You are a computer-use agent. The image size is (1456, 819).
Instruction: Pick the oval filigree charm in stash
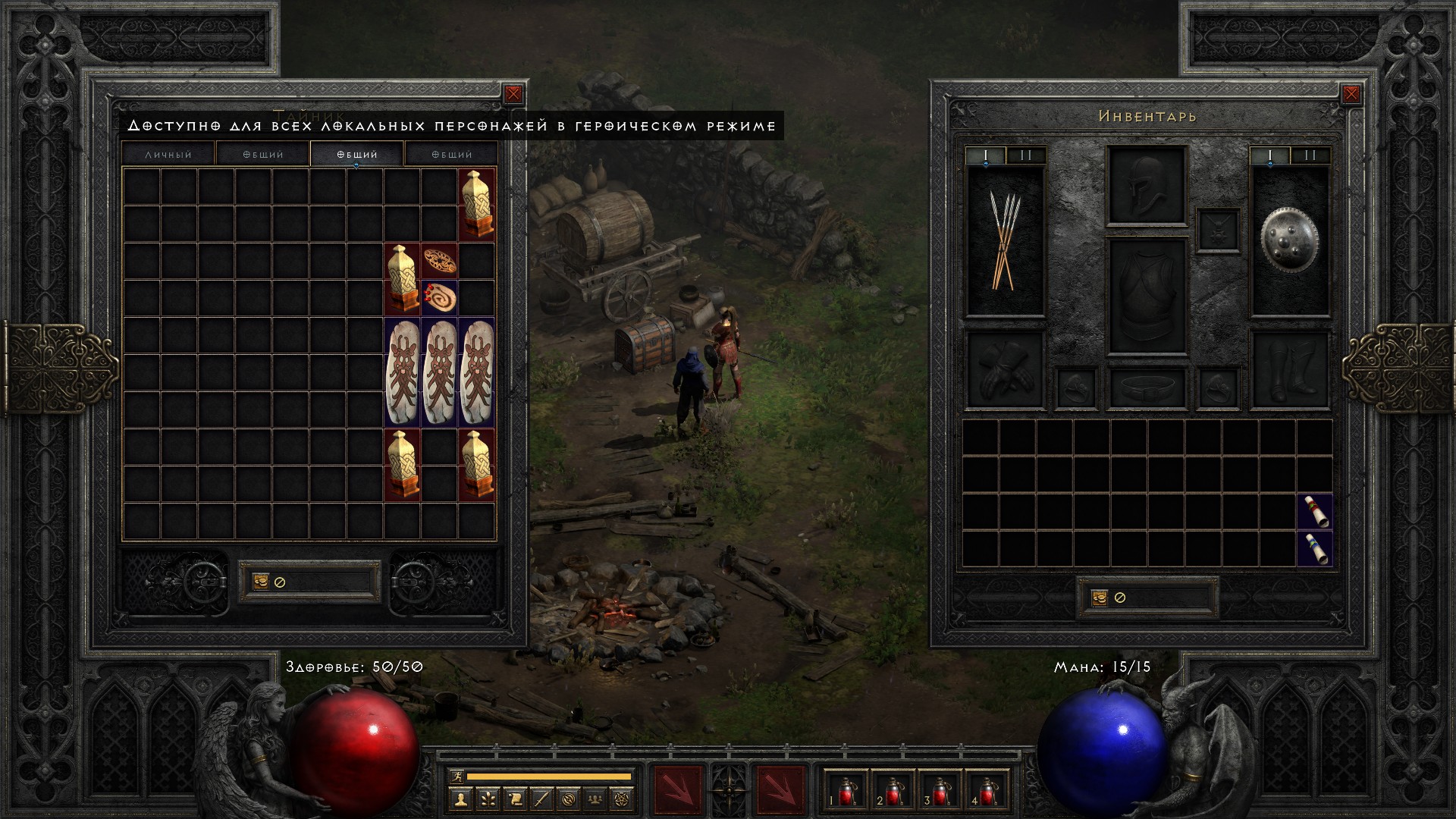(439, 261)
